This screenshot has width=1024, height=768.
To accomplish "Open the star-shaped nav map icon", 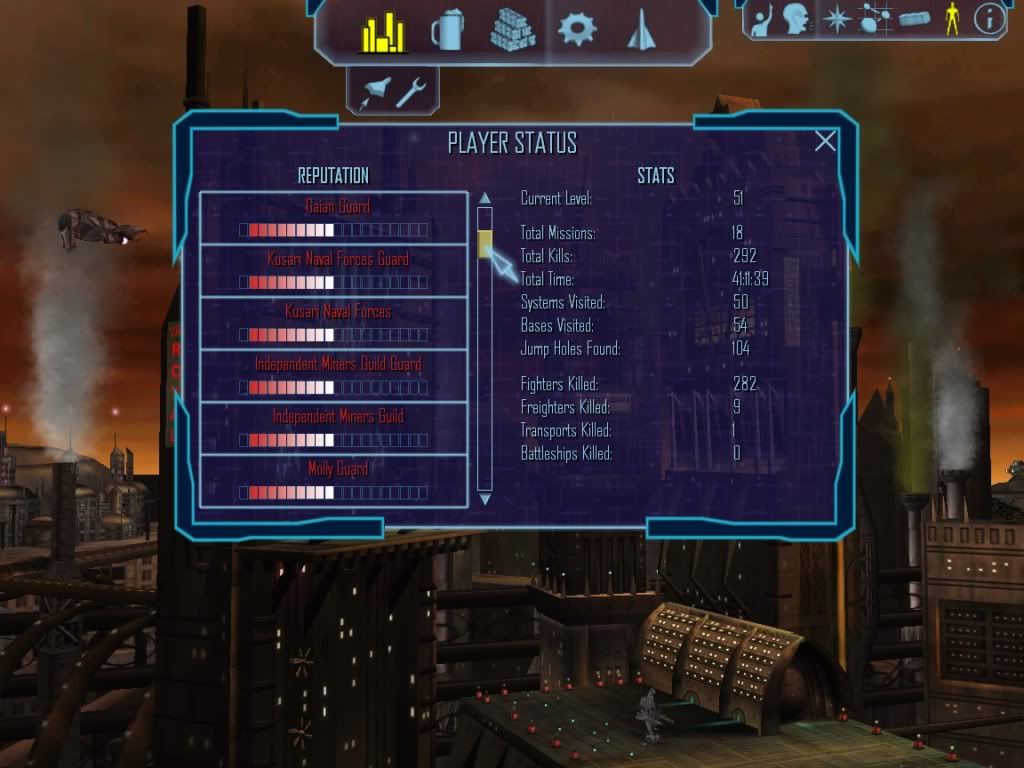I will (x=835, y=19).
